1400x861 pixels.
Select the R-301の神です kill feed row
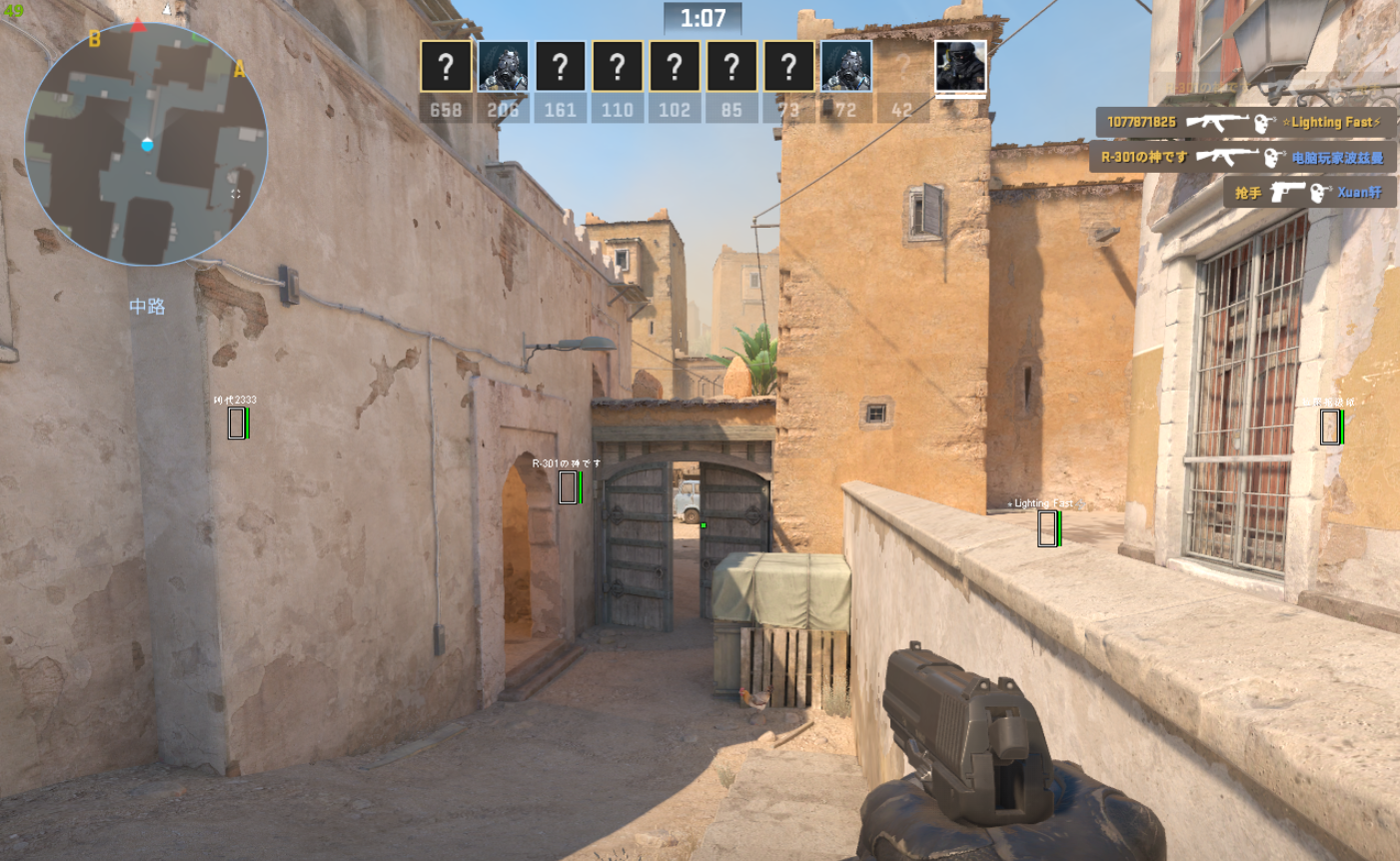pos(1242,158)
